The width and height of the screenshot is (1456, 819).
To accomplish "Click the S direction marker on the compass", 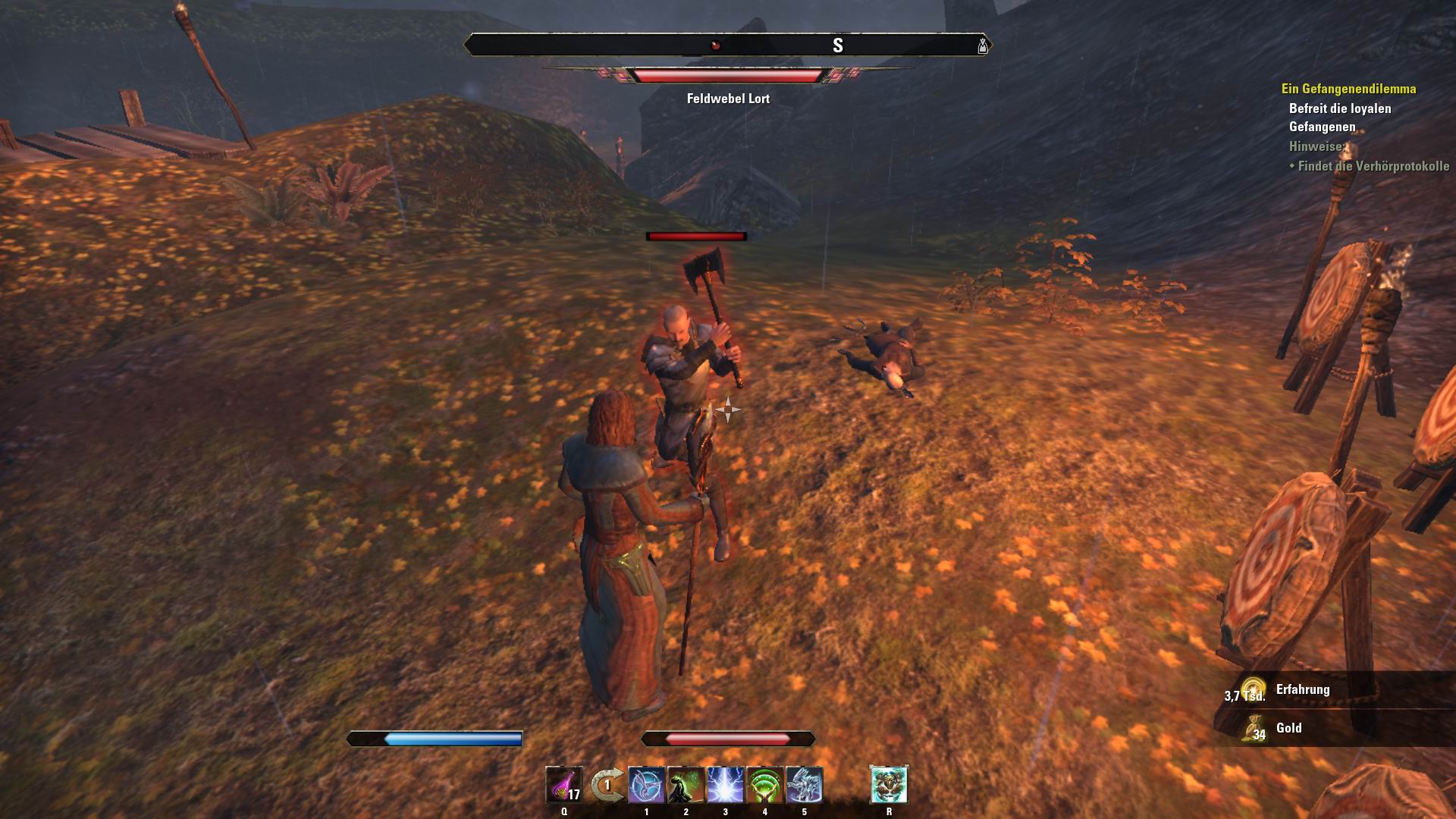I will [837, 43].
